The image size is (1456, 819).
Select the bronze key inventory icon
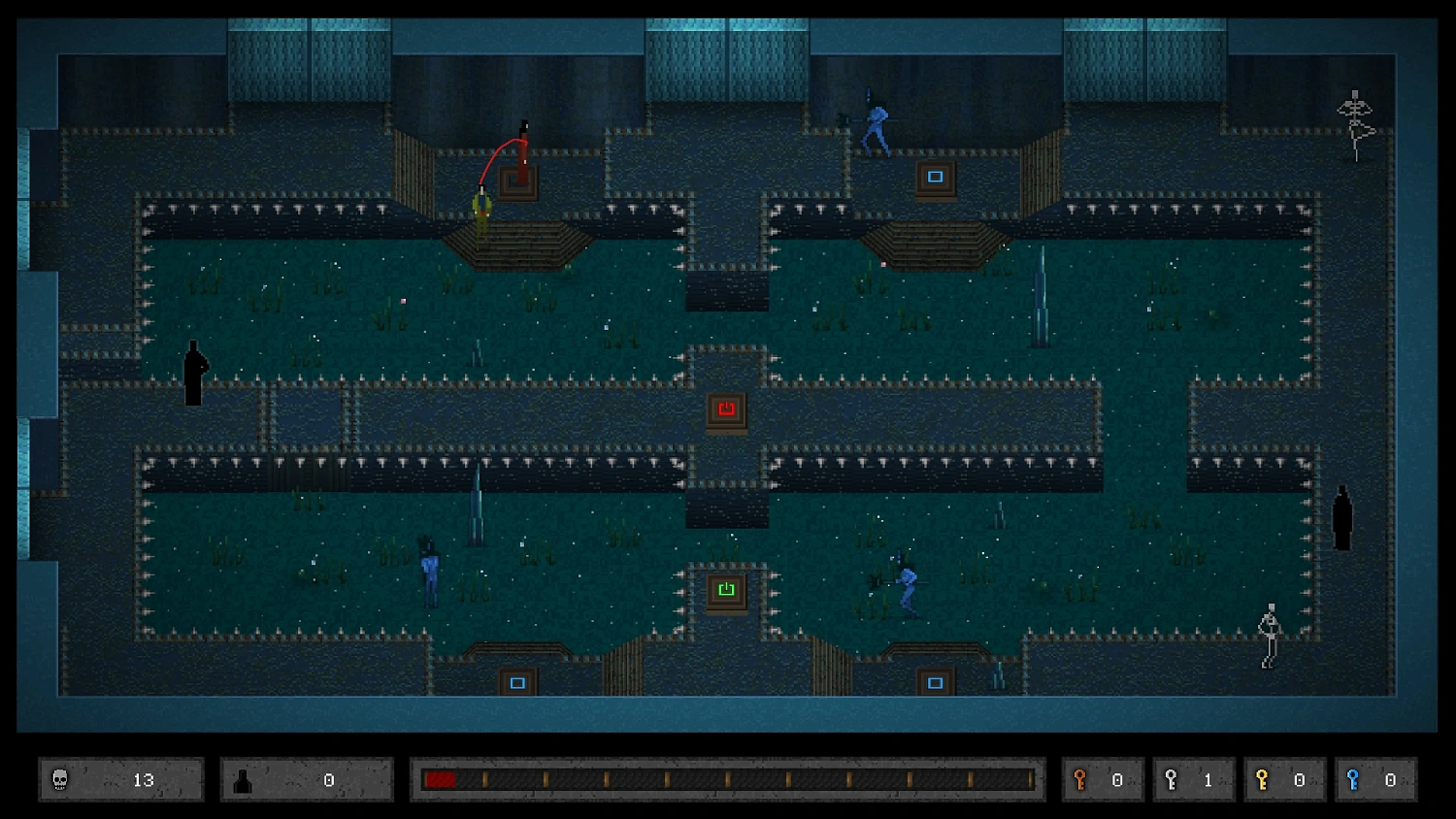click(1080, 779)
